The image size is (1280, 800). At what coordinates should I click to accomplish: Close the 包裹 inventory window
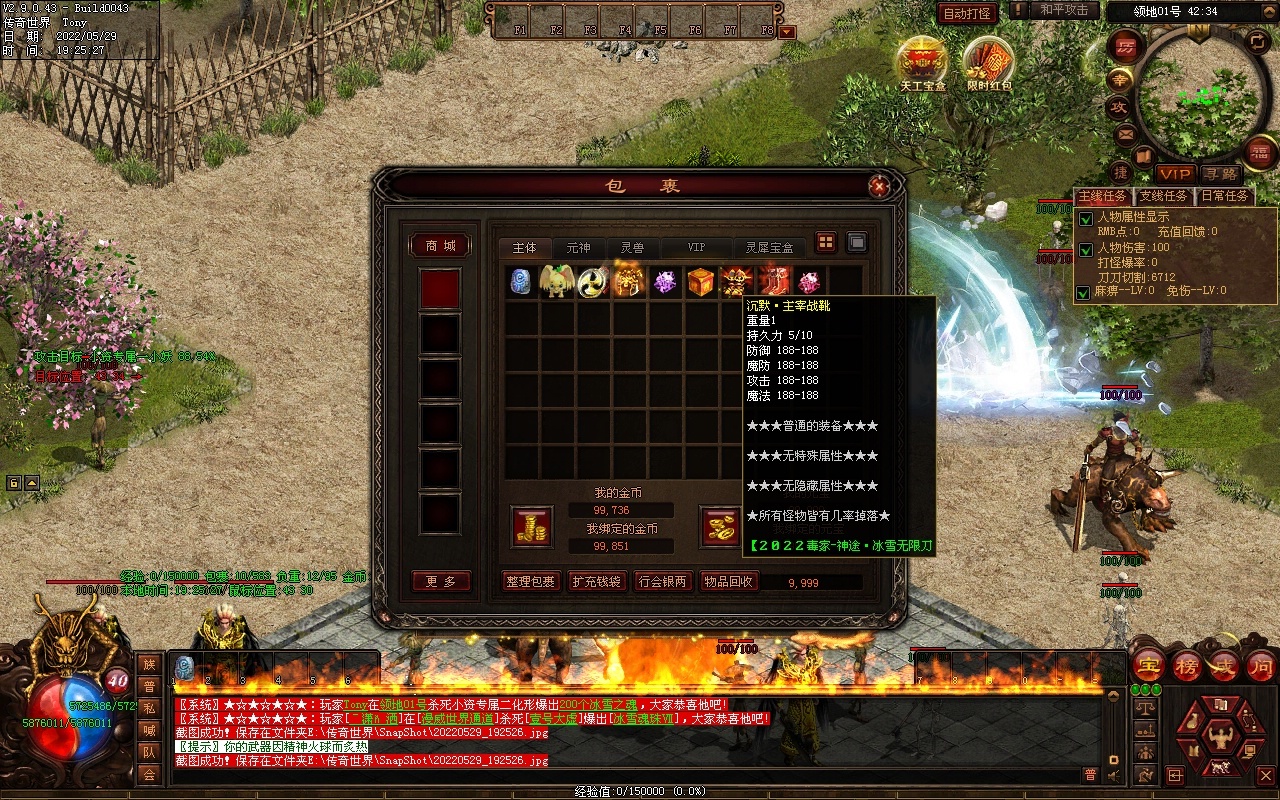[879, 186]
